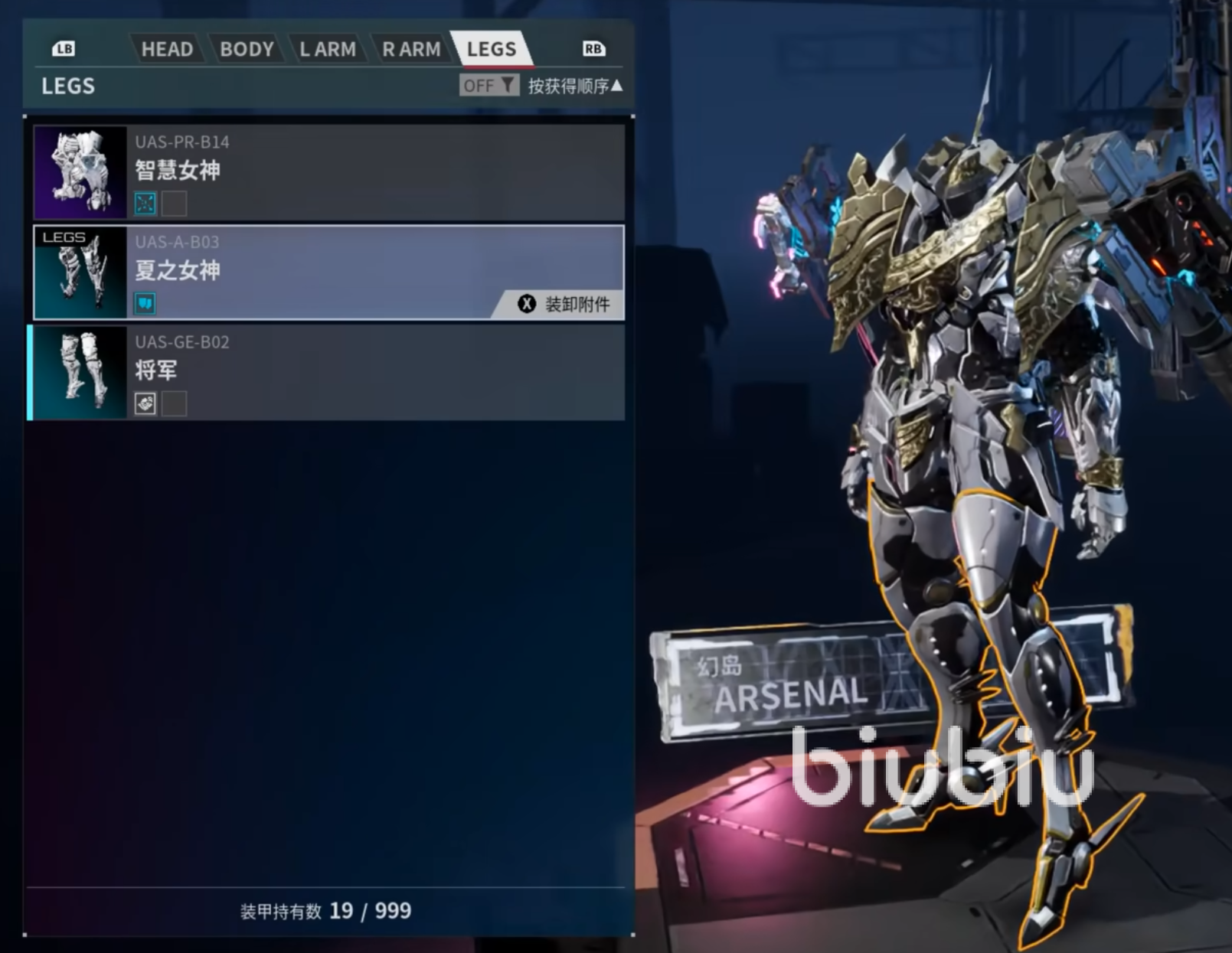Click the funnel filter icon beside OFF
This screenshot has width=1232, height=953.
click(508, 86)
